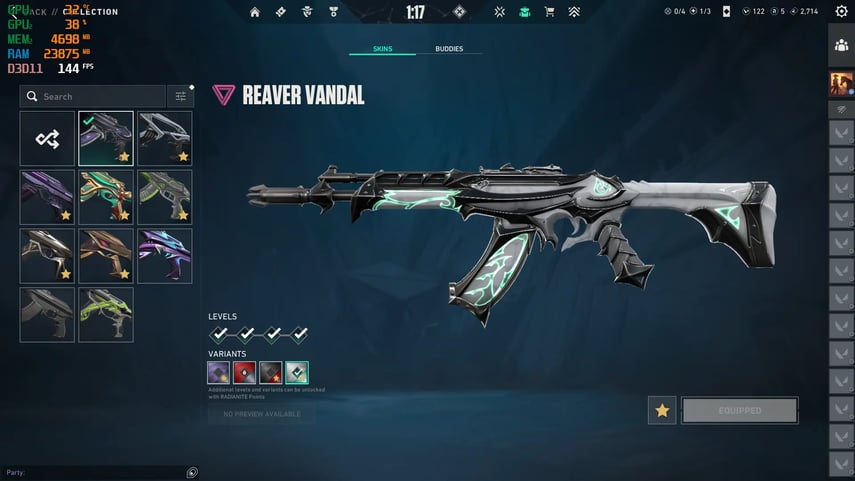Click the Equipped button
This screenshot has width=855, height=481.
(739, 410)
